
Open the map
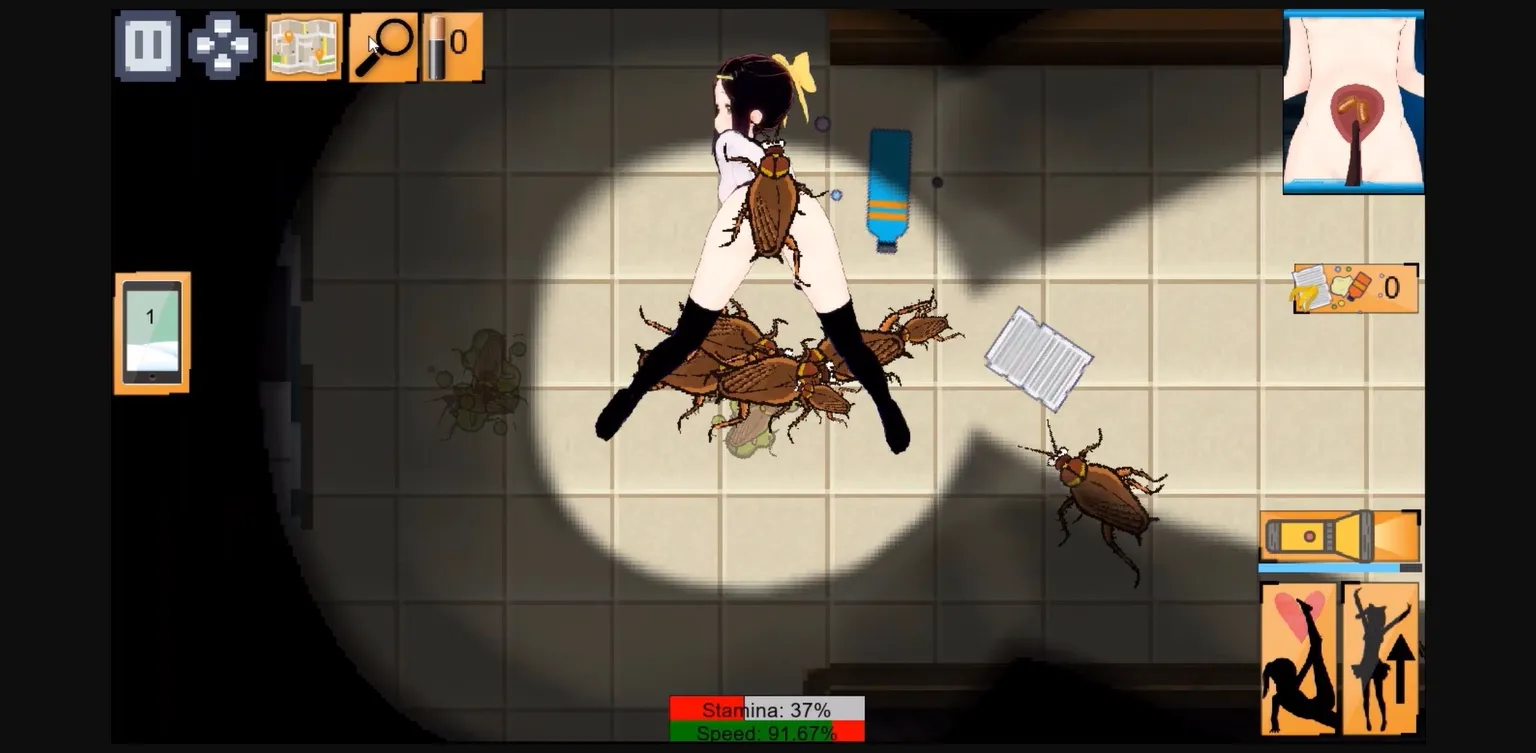[303, 44]
